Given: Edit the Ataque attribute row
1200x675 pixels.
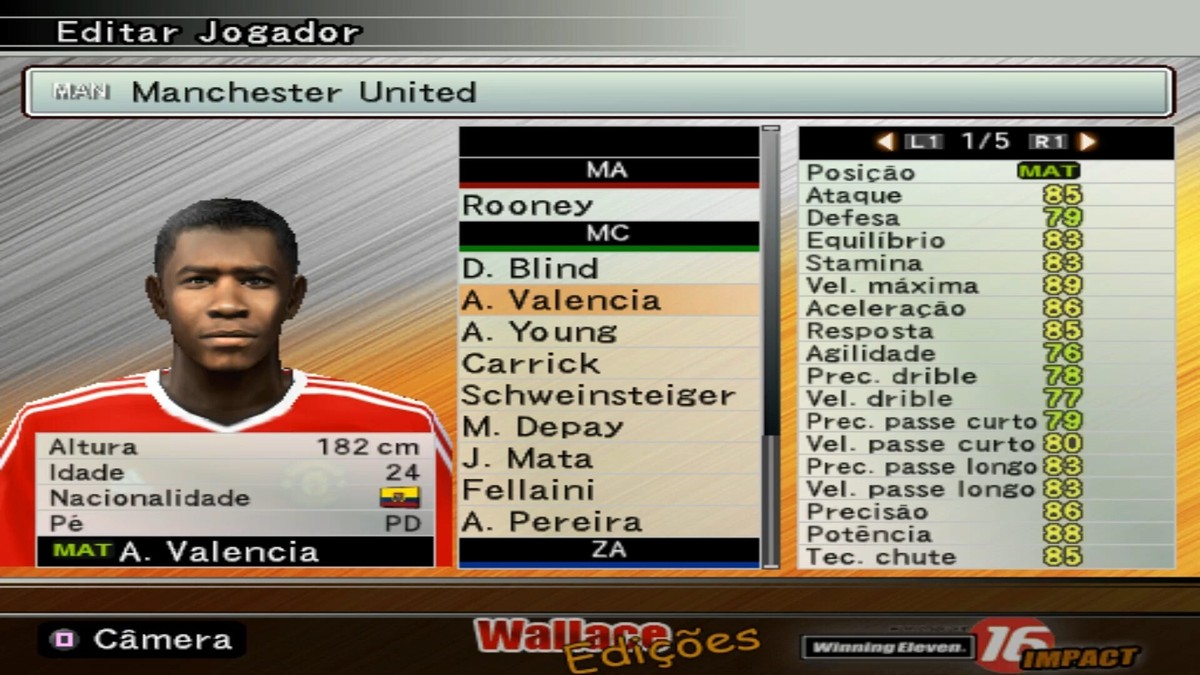Looking at the screenshot, I should [985, 195].
